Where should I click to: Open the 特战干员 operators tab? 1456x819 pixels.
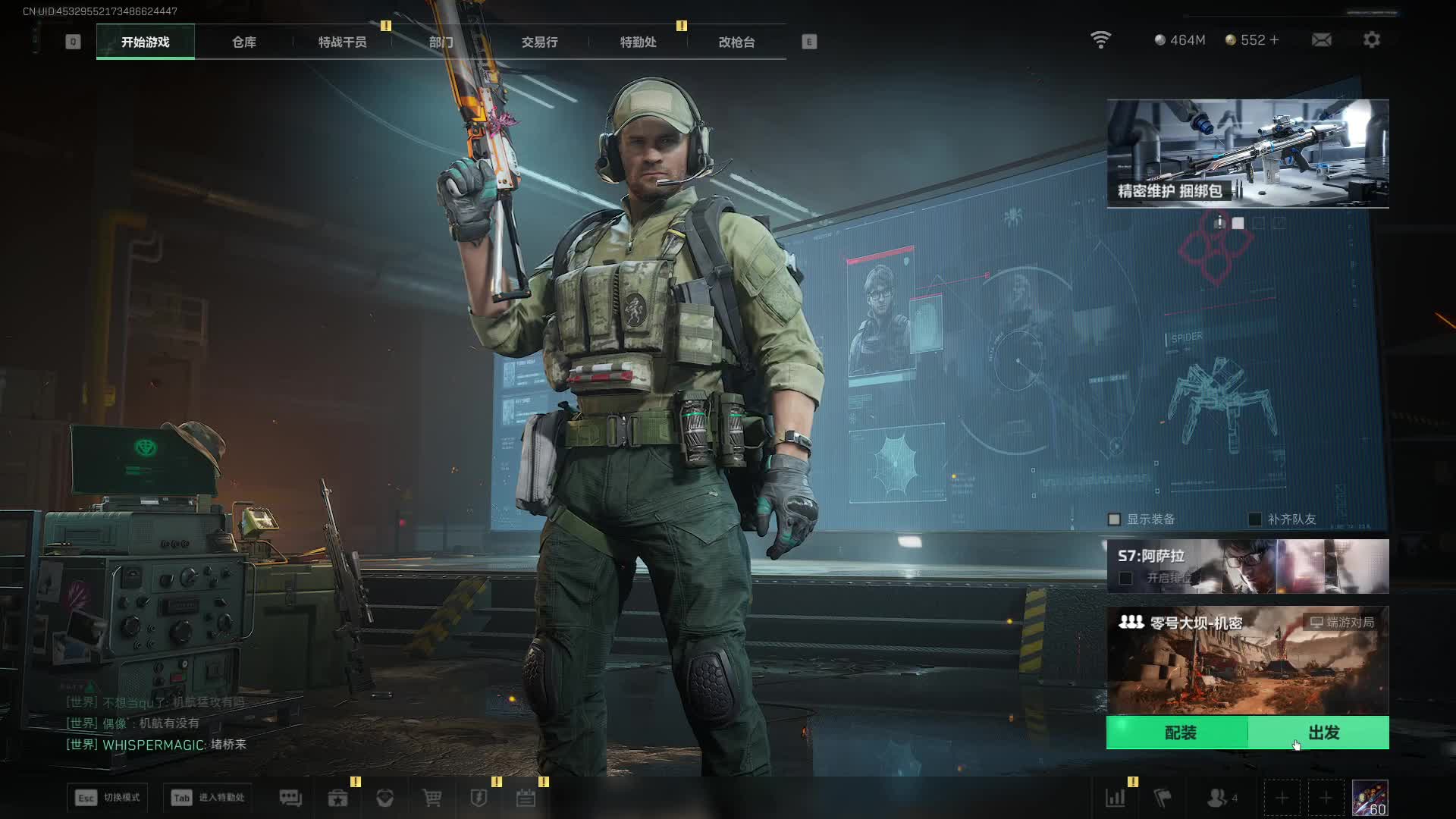(342, 42)
